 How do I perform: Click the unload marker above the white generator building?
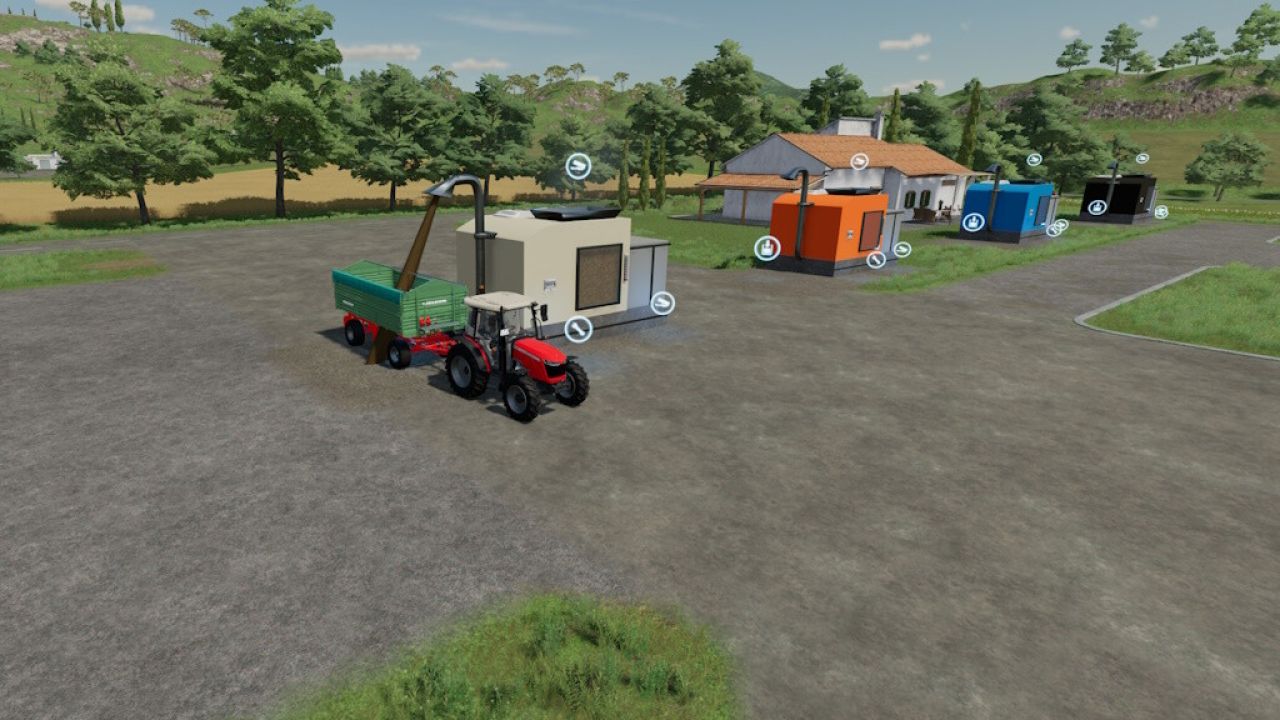point(577,165)
